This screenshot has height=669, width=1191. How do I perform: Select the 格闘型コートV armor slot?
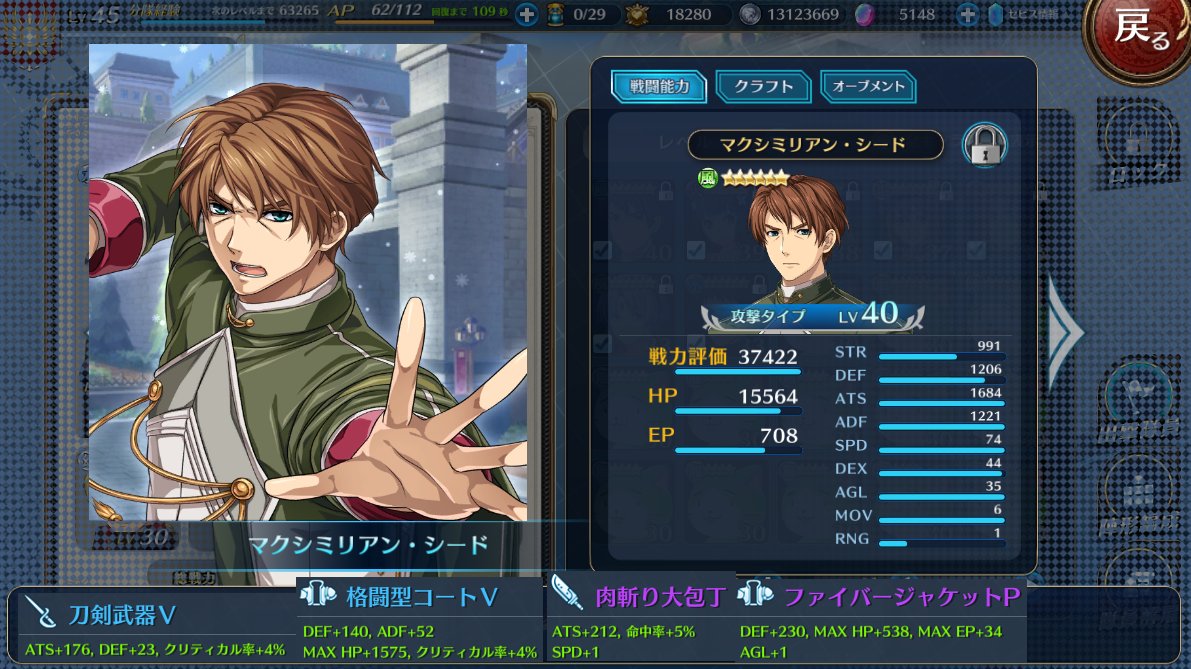[x=421, y=622]
